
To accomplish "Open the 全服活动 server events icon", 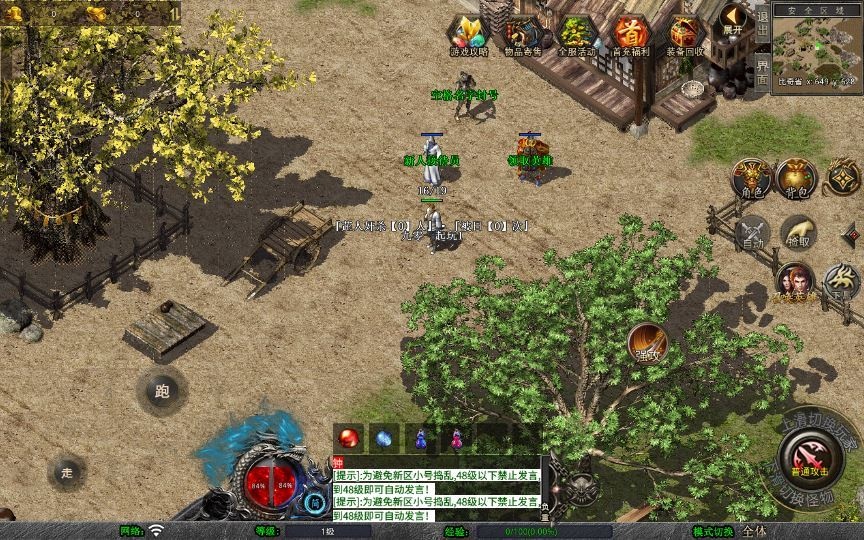I will click(x=575, y=34).
